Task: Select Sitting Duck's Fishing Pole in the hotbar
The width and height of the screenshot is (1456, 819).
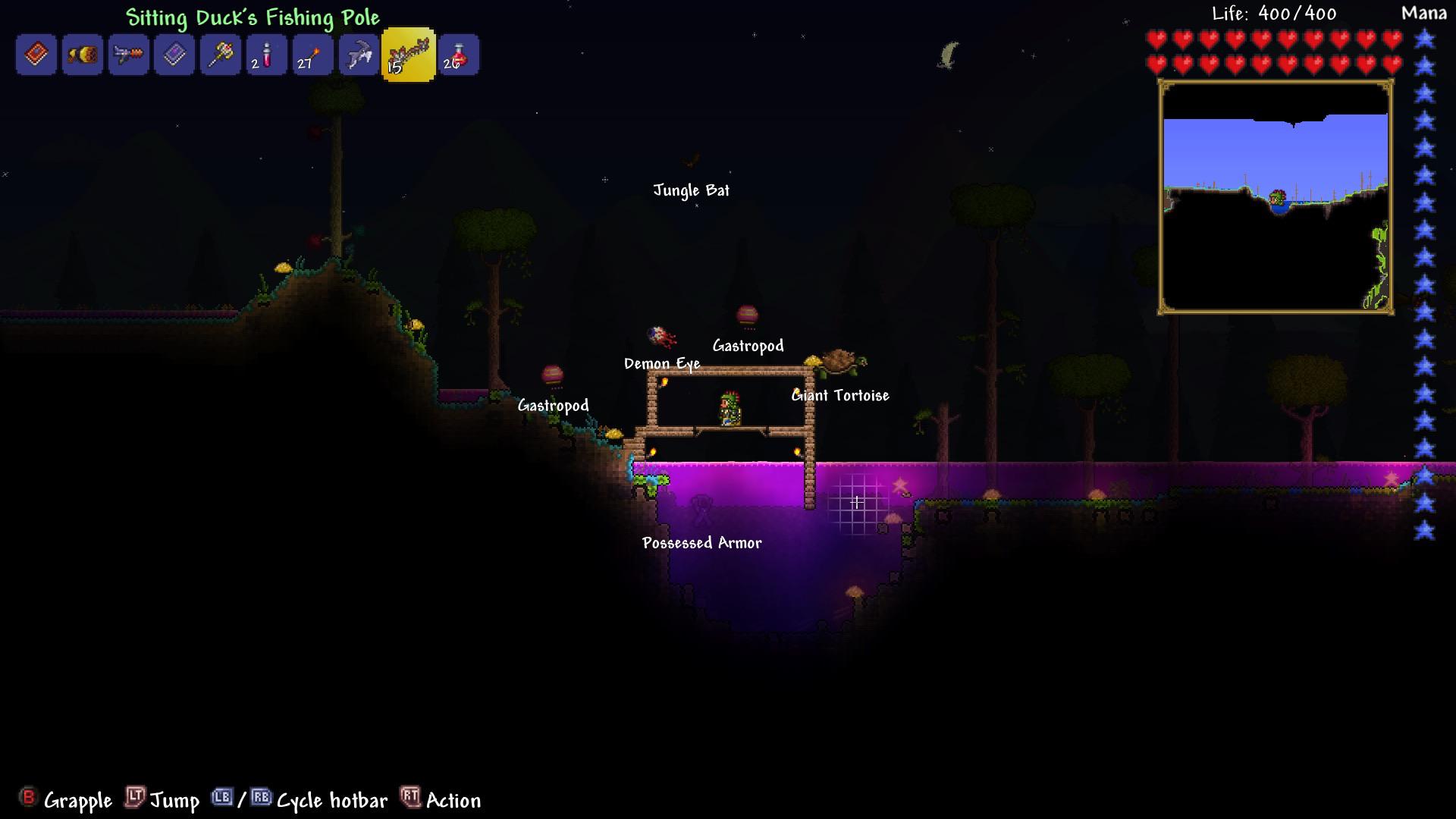Action: 408,54
